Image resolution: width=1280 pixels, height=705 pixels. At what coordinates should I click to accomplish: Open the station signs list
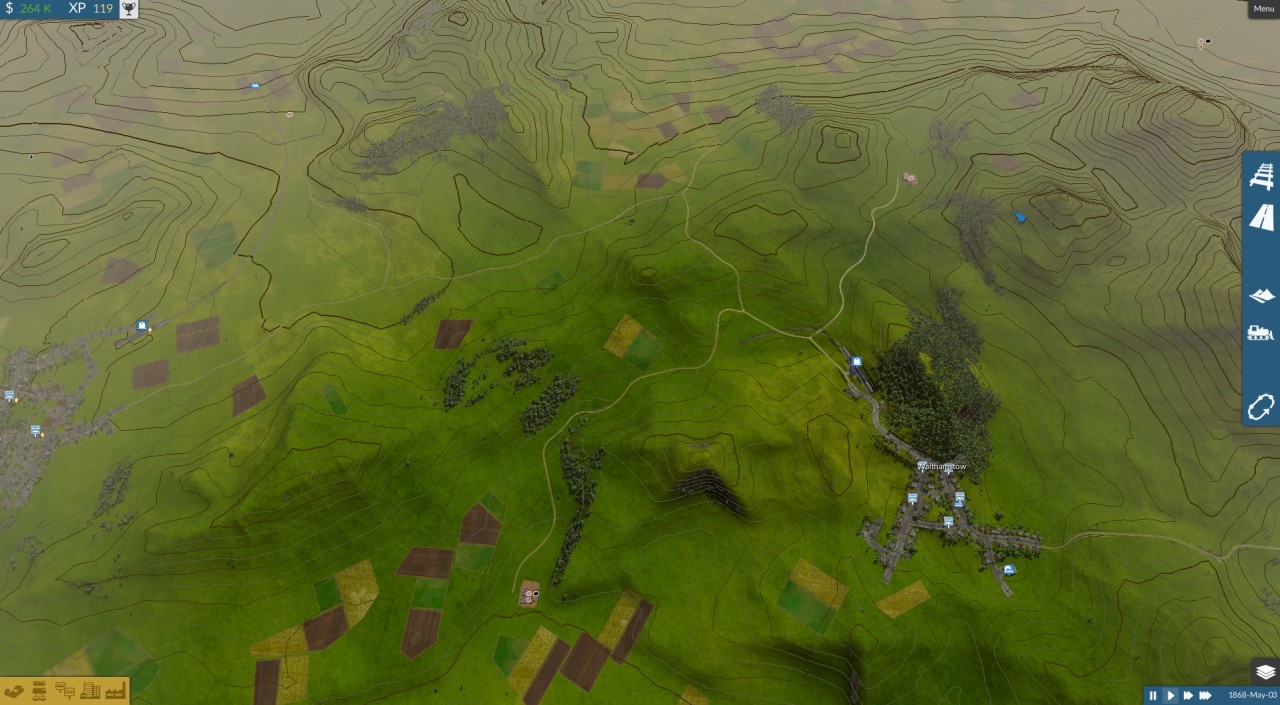point(65,690)
